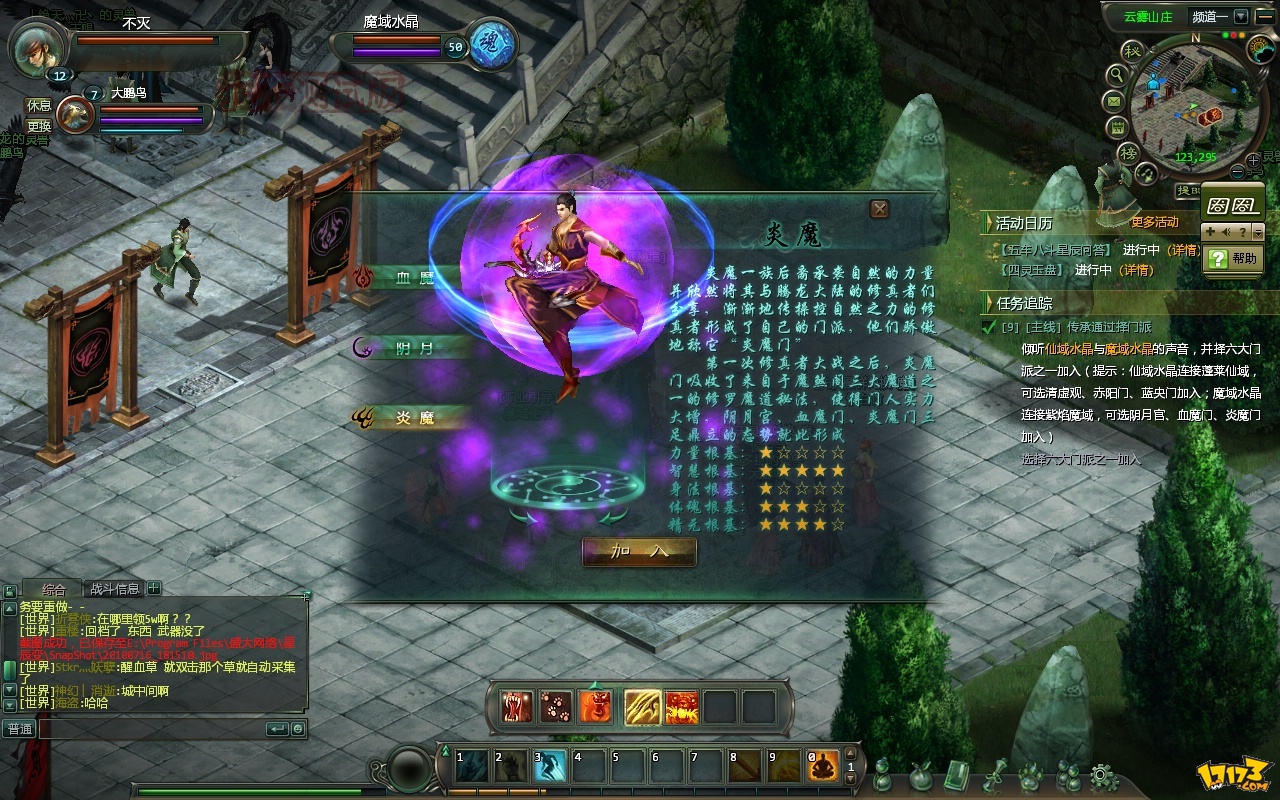The width and height of the screenshot is (1280, 800).
Task: Select the 炎魔 faction entry
Action: coord(413,418)
